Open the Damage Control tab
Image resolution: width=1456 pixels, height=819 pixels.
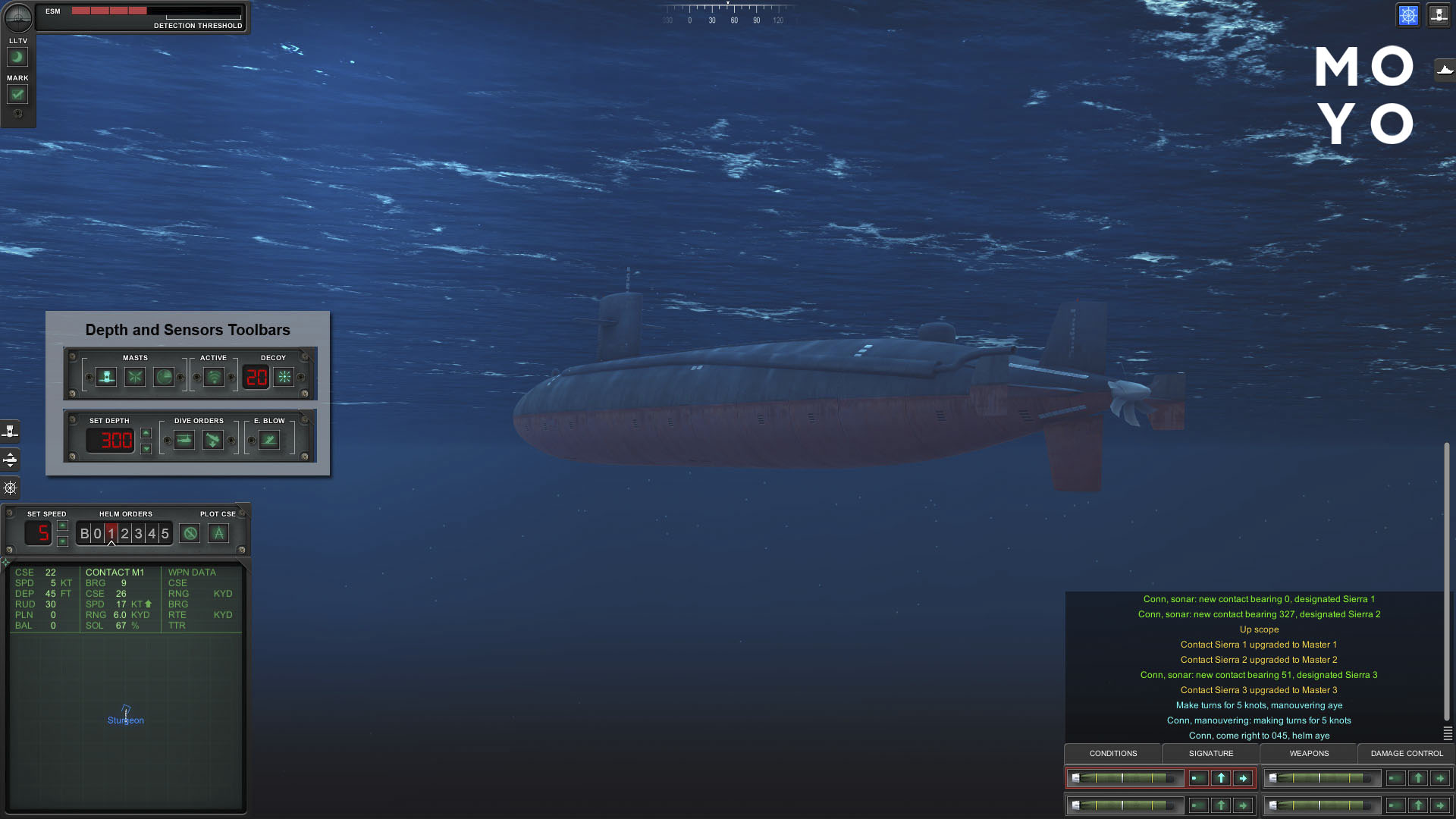click(1407, 753)
